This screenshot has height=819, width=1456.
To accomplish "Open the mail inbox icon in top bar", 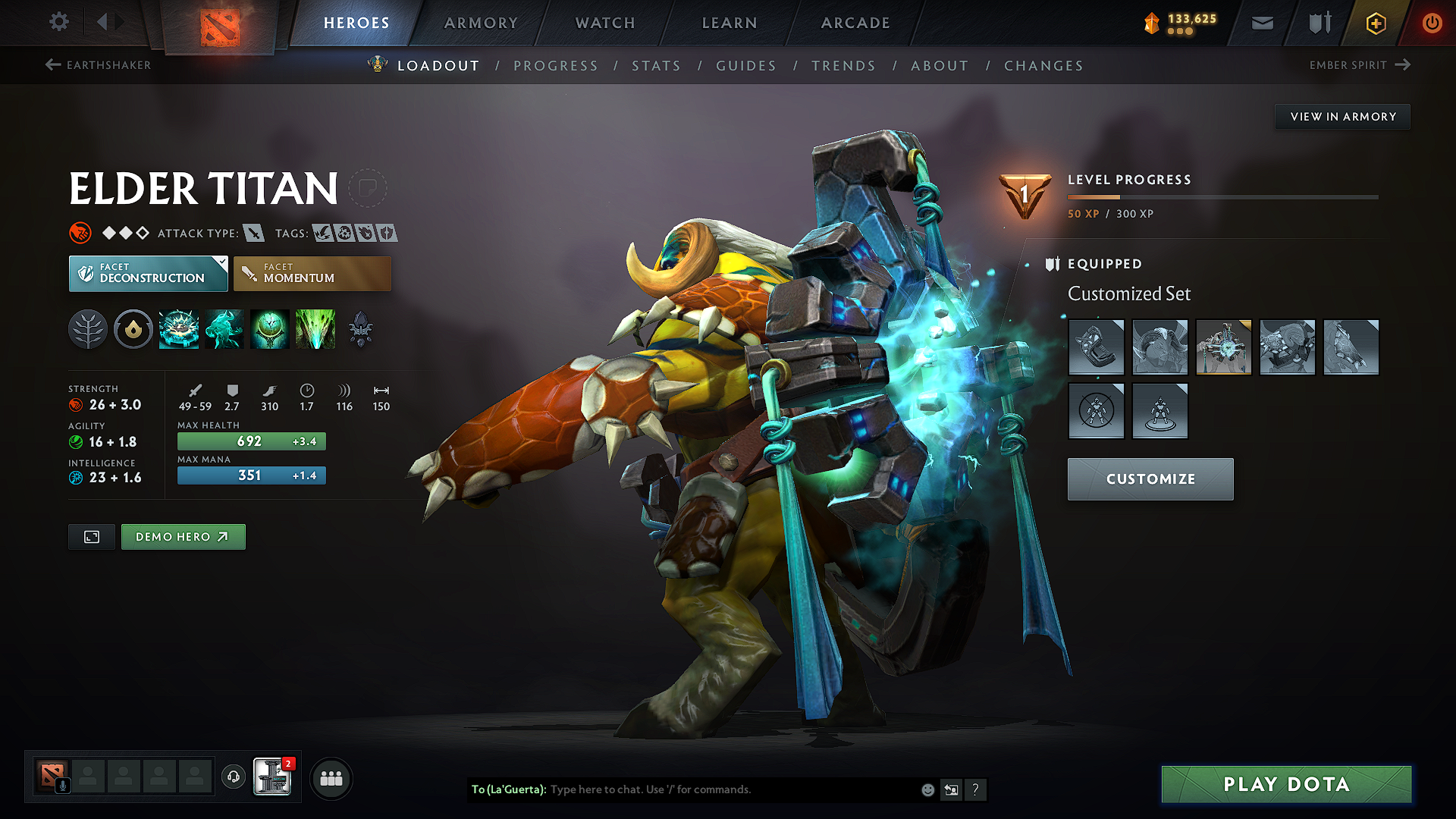I will (x=1261, y=23).
